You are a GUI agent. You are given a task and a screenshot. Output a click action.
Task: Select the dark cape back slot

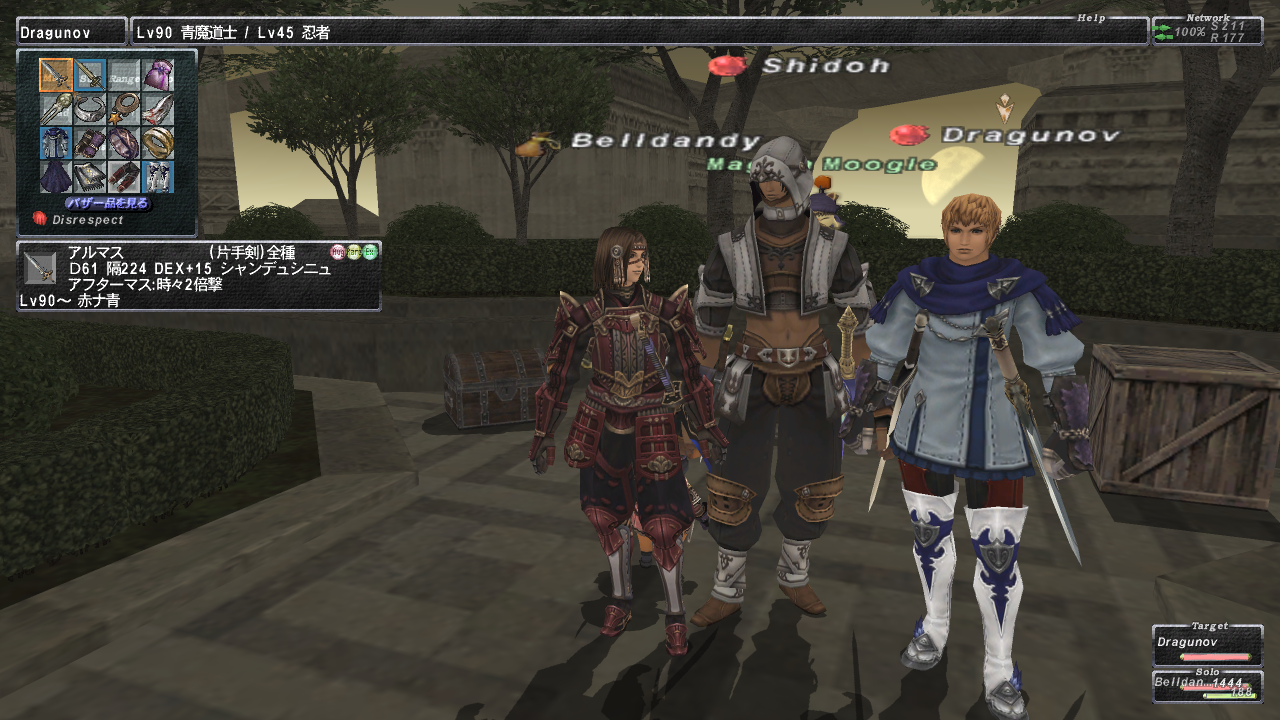pos(56,177)
